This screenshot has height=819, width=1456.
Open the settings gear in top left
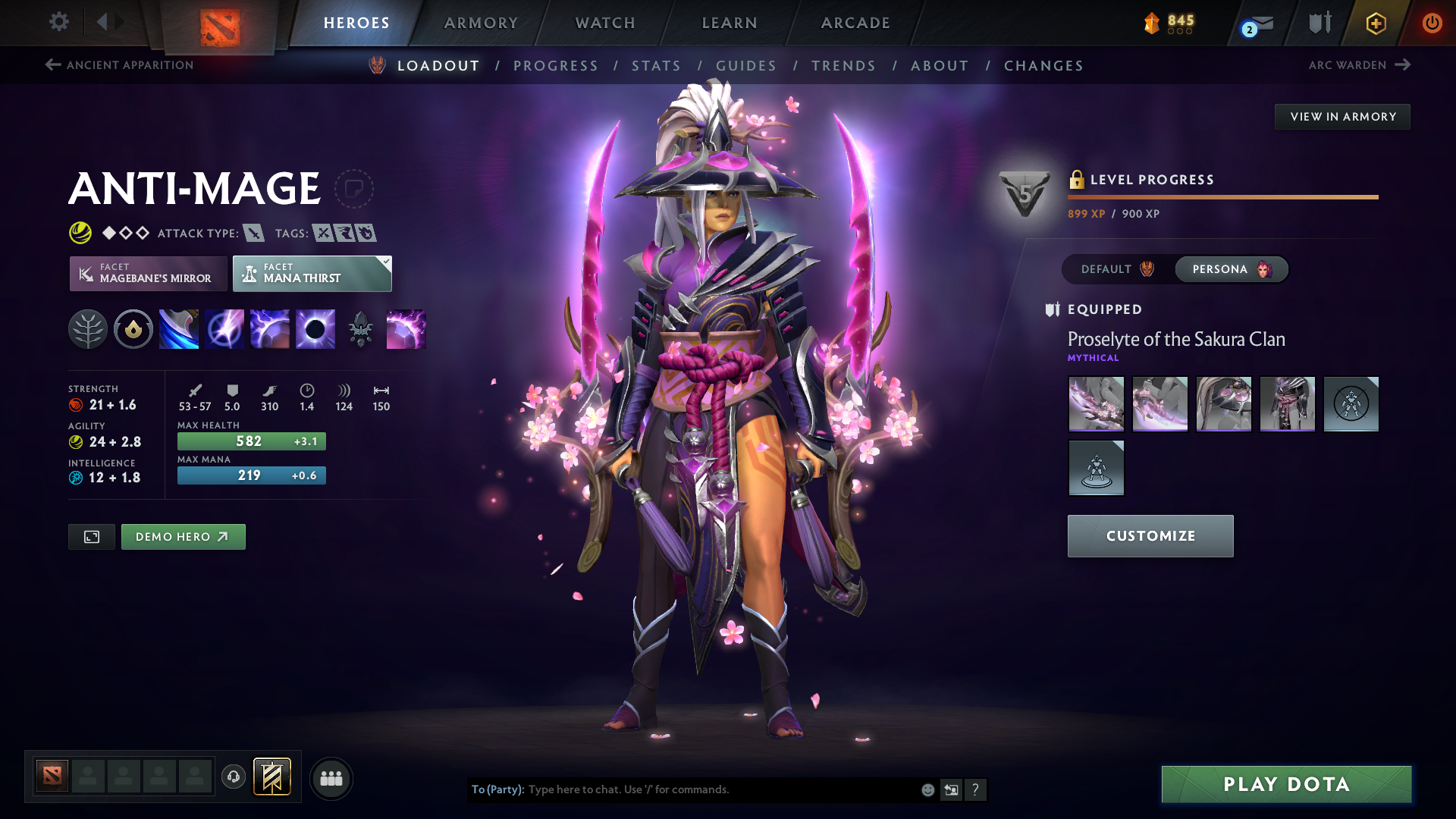pyautogui.click(x=59, y=22)
